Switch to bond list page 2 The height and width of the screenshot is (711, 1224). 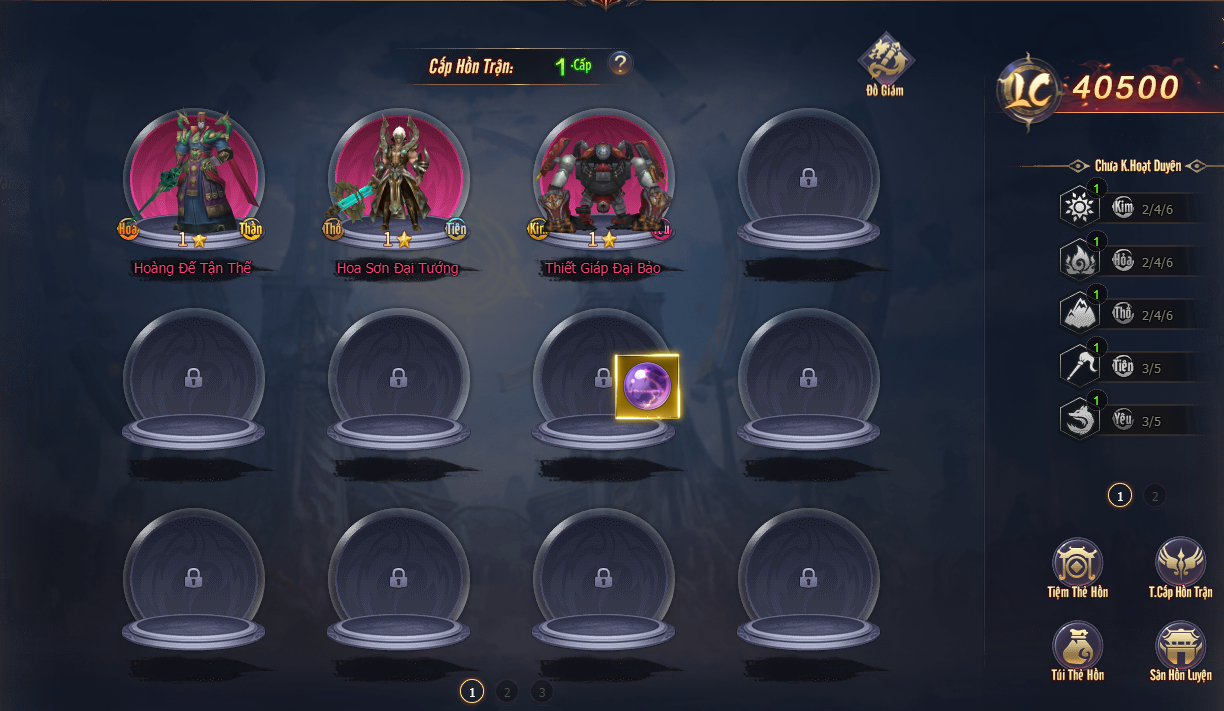(1154, 495)
